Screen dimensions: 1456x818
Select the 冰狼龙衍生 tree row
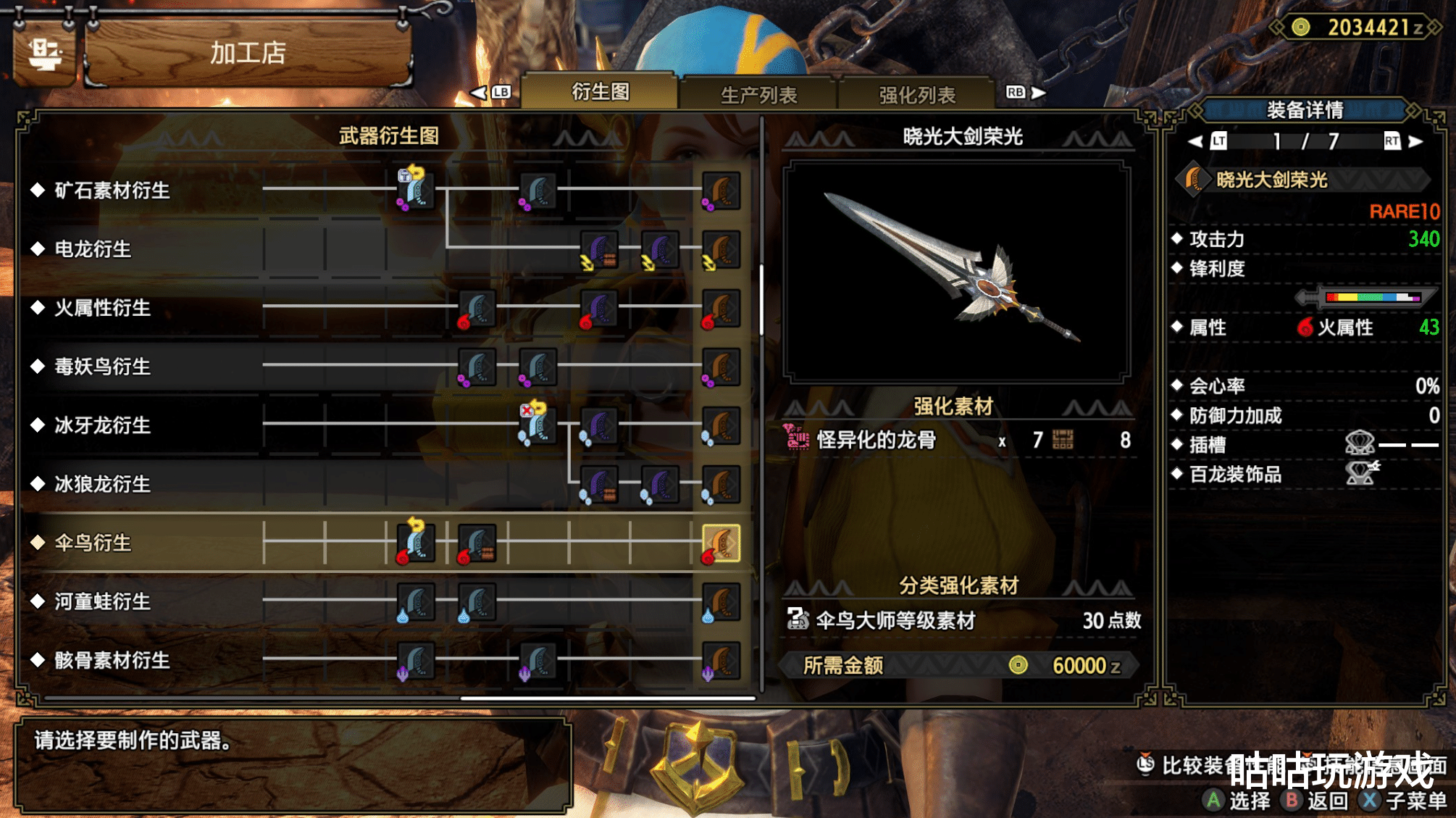(x=102, y=484)
